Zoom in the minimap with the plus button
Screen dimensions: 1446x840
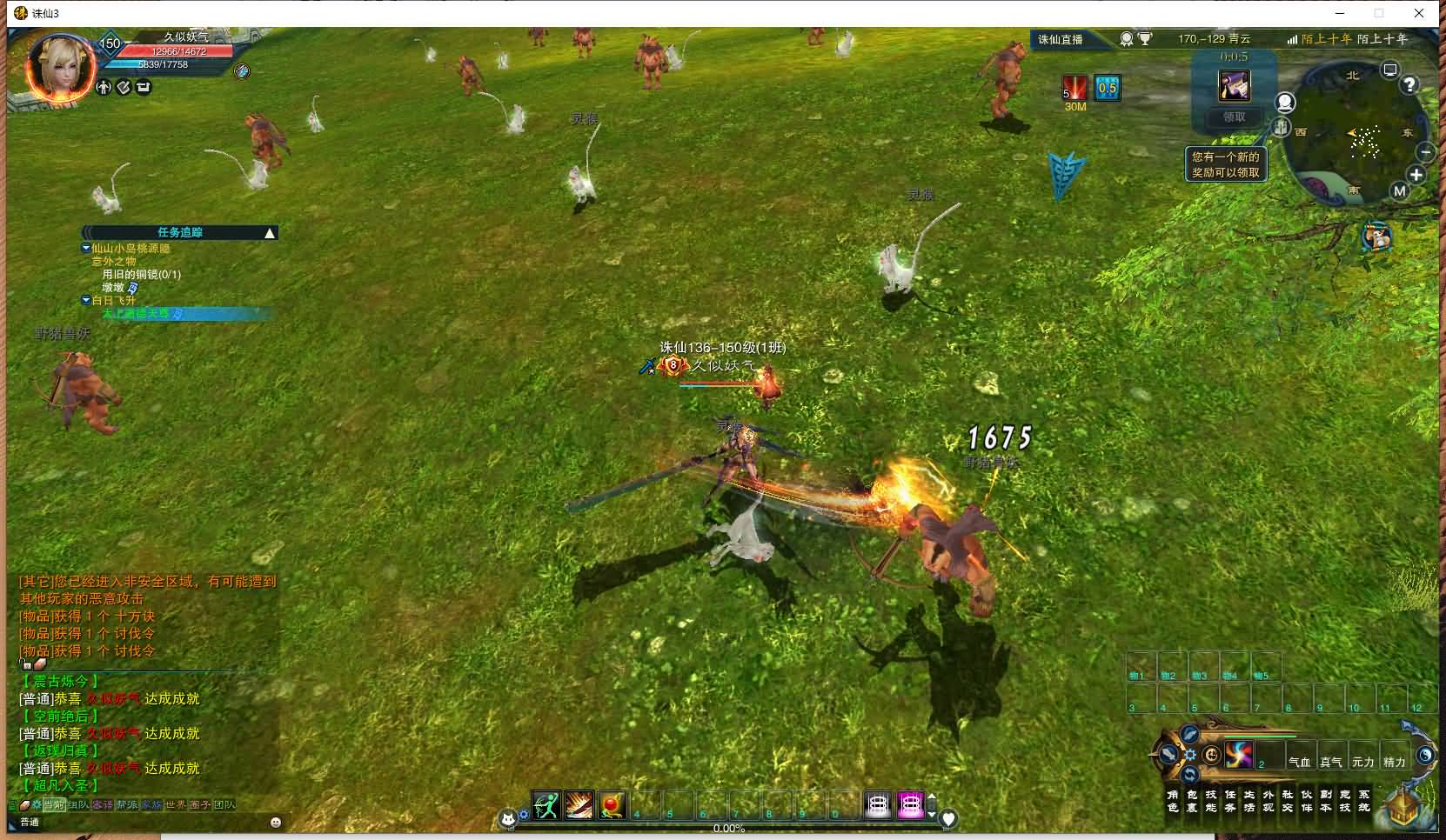pos(1416,175)
